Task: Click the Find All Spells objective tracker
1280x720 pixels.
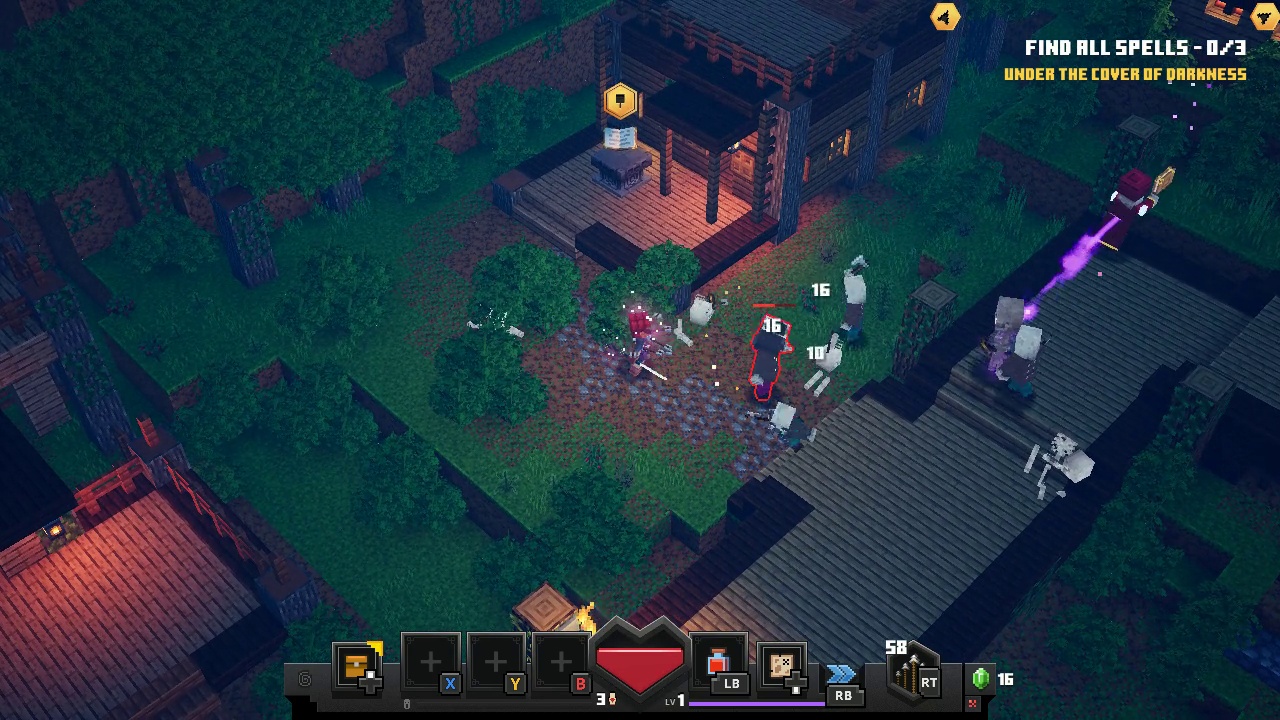Action: tap(1134, 48)
